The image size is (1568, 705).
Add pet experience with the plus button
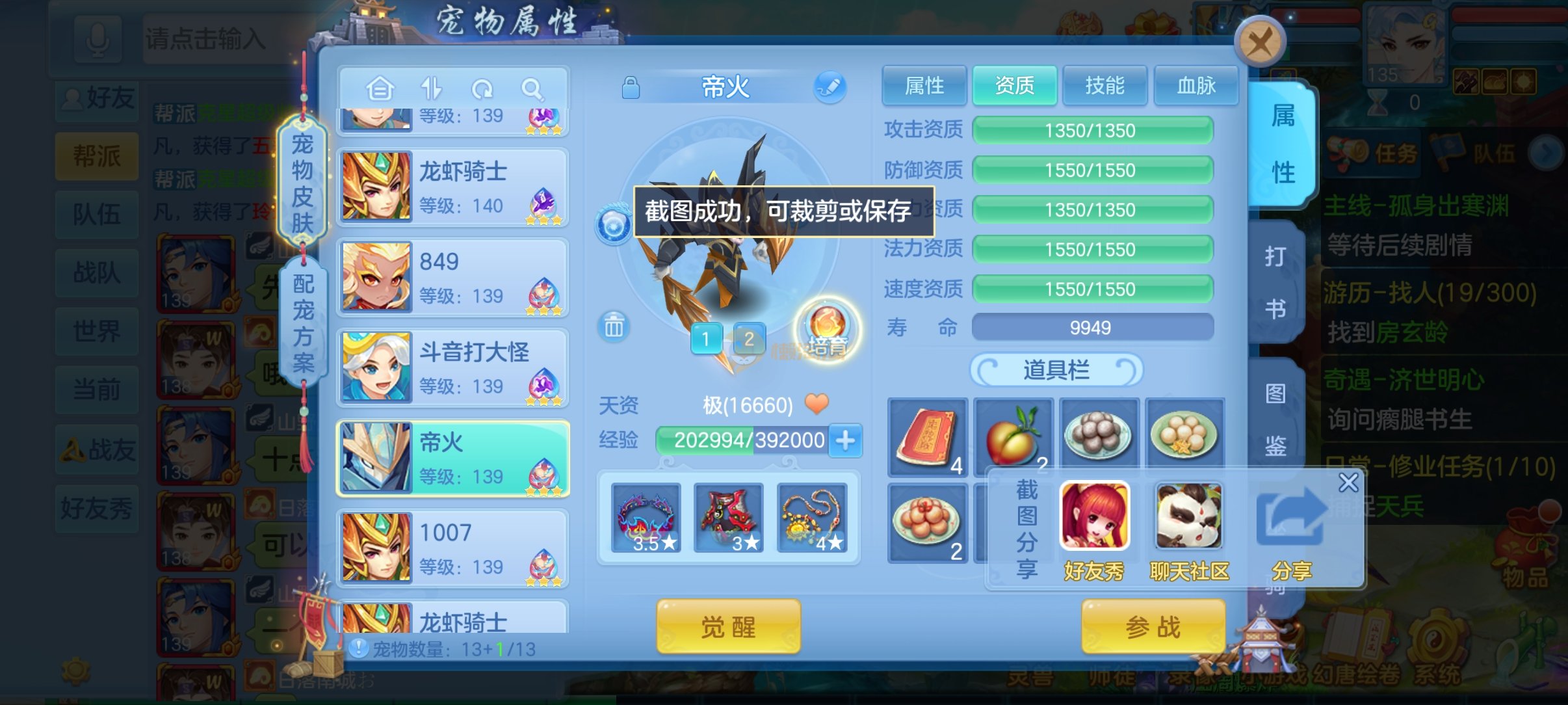pos(845,440)
